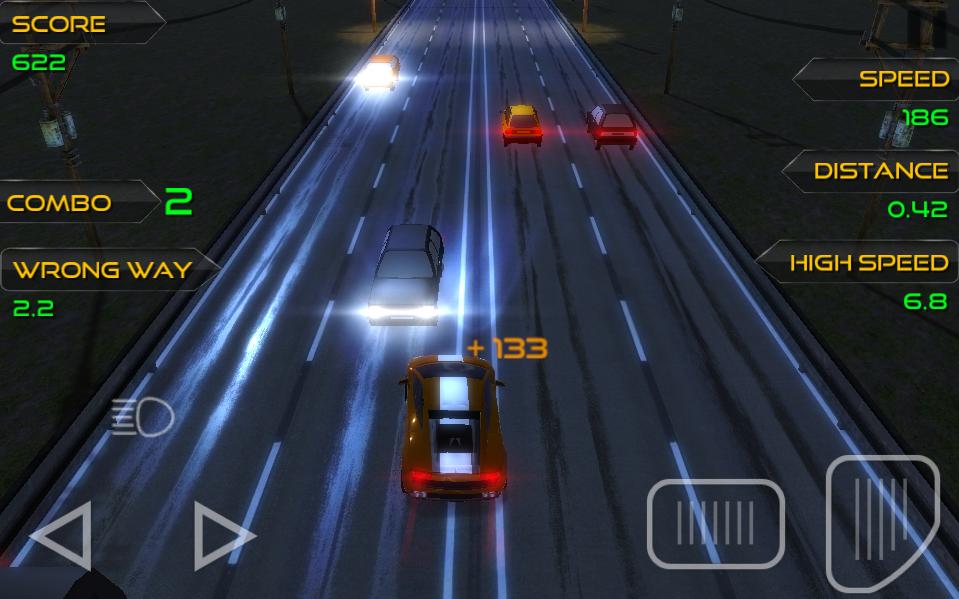The height and width of the screenshot is (599, 959).
Task: Tap the tall gas pedal
Action: click(x=882, y=522)
